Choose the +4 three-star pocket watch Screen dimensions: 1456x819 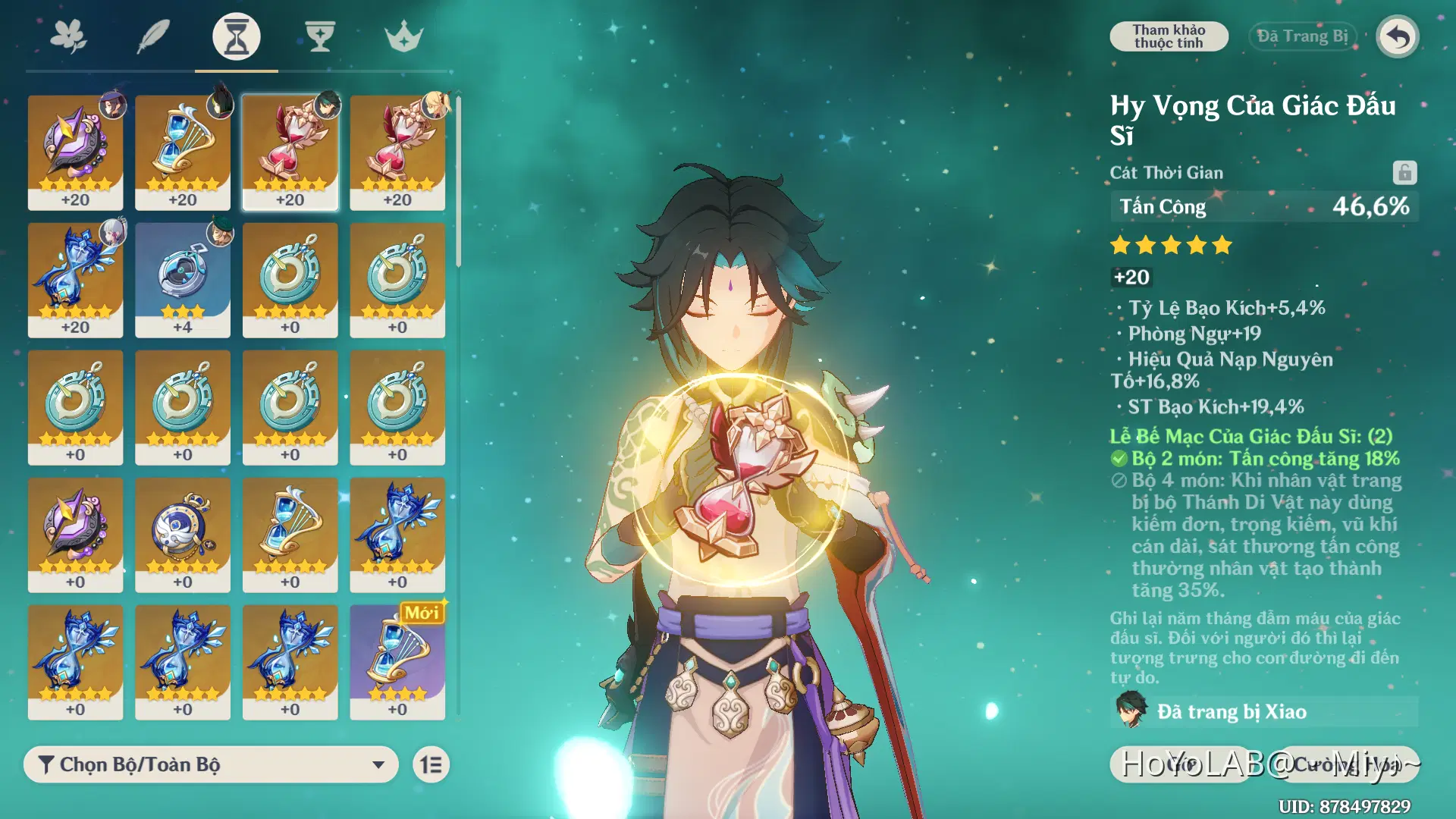183,280
